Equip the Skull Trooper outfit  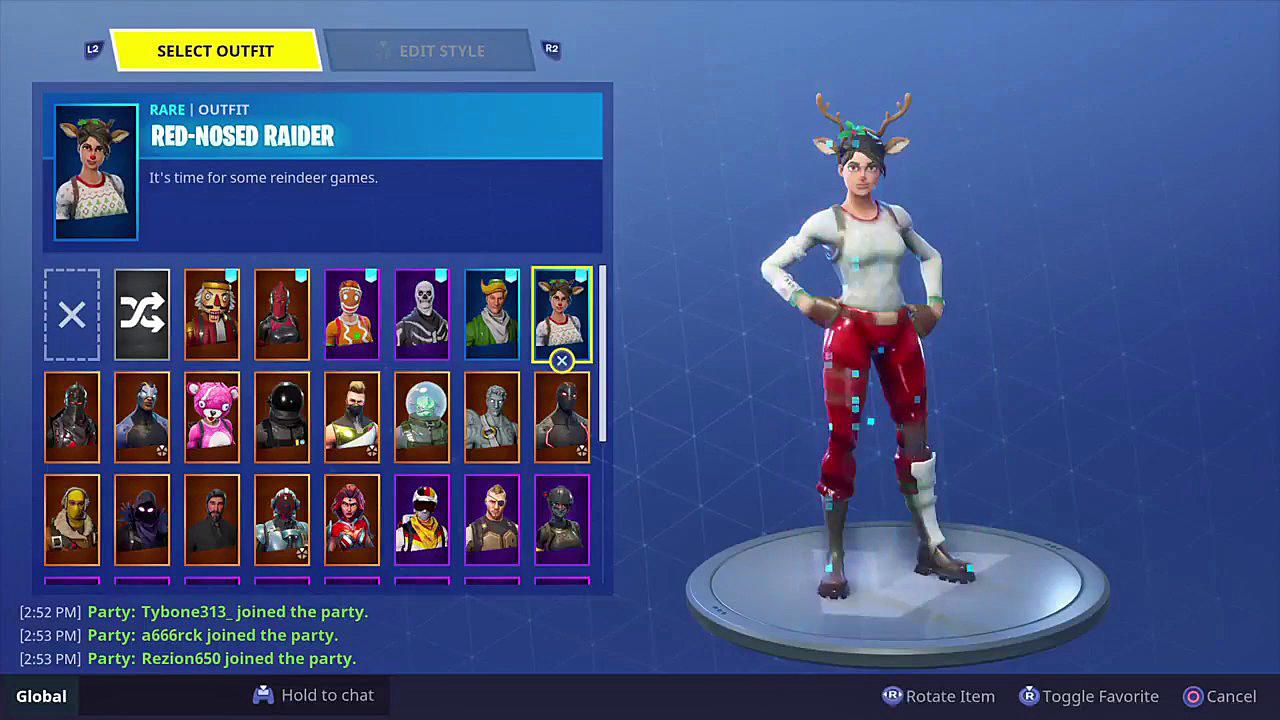[422, 315]
